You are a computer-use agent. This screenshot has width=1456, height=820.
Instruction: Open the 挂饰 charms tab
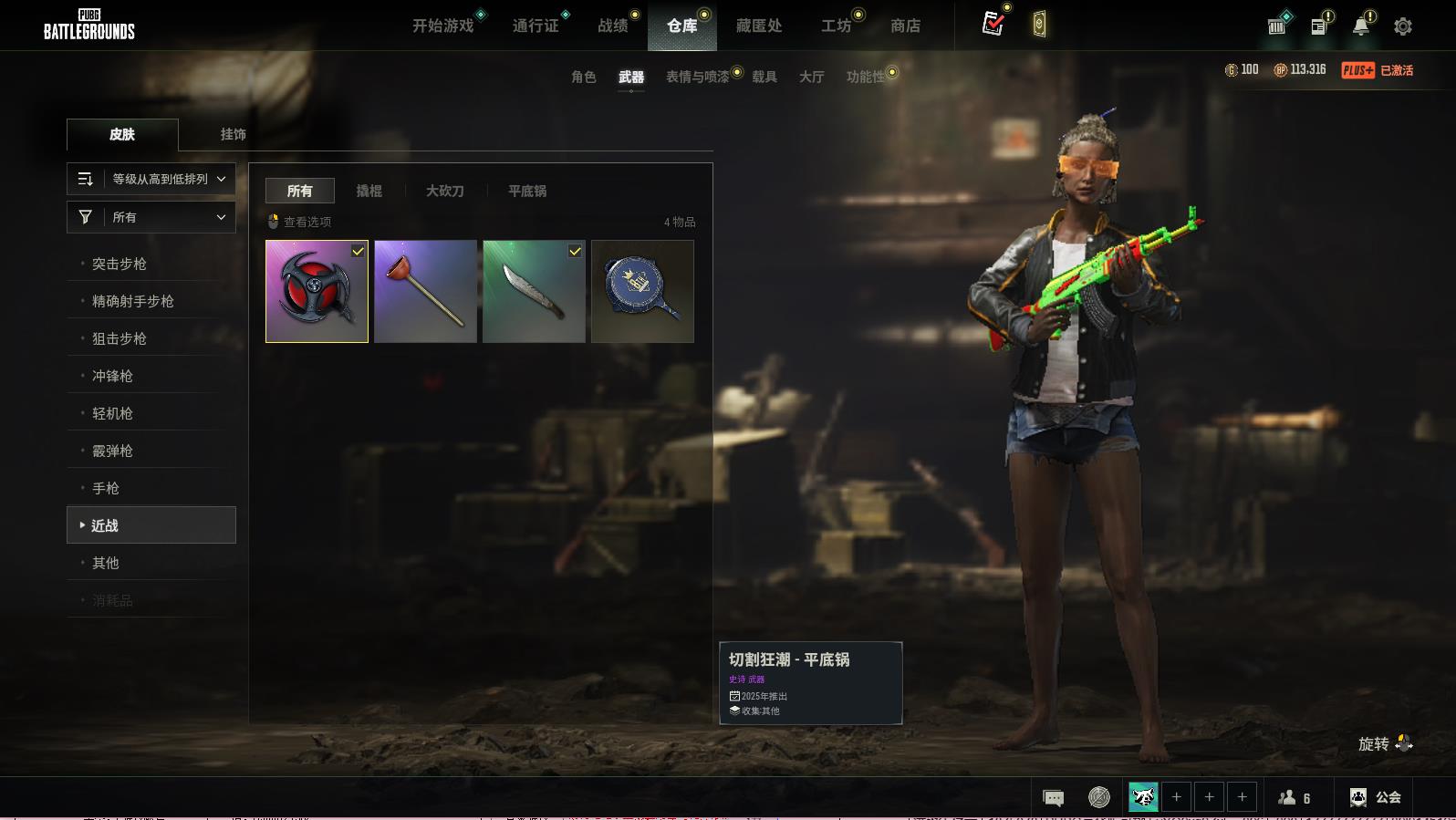(x=233, y=134)
